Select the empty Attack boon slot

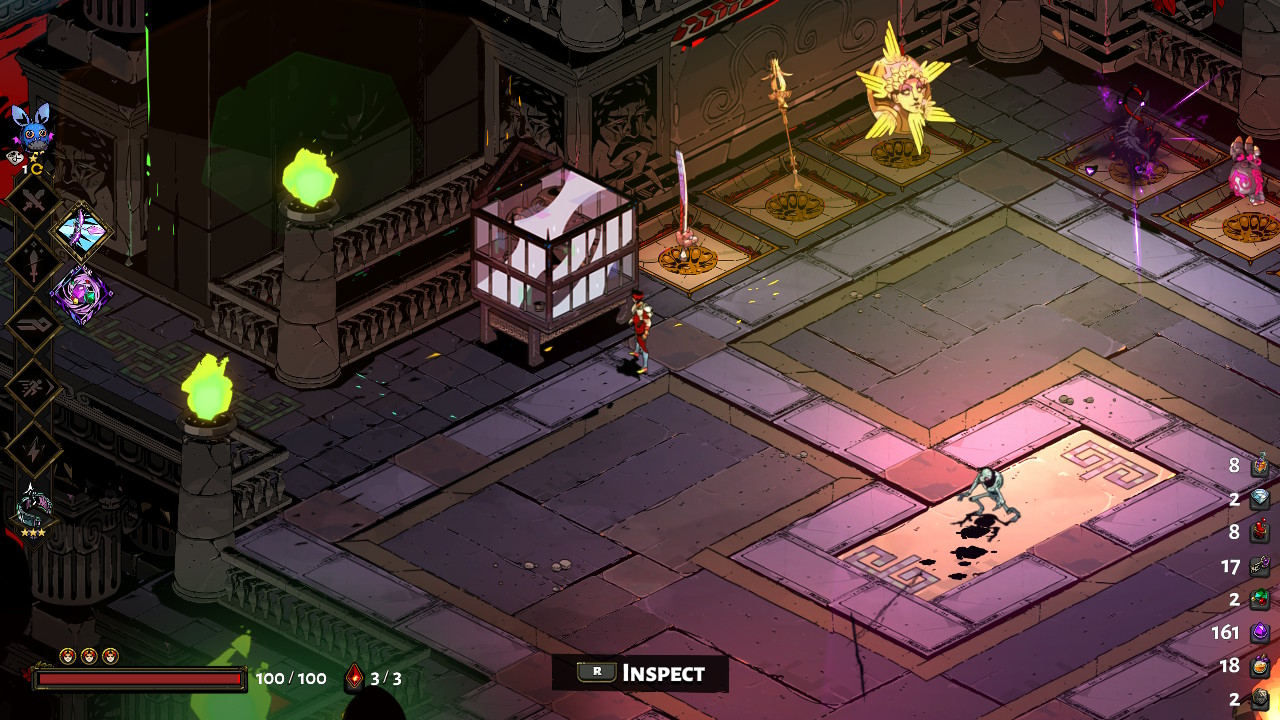(34, 204)
